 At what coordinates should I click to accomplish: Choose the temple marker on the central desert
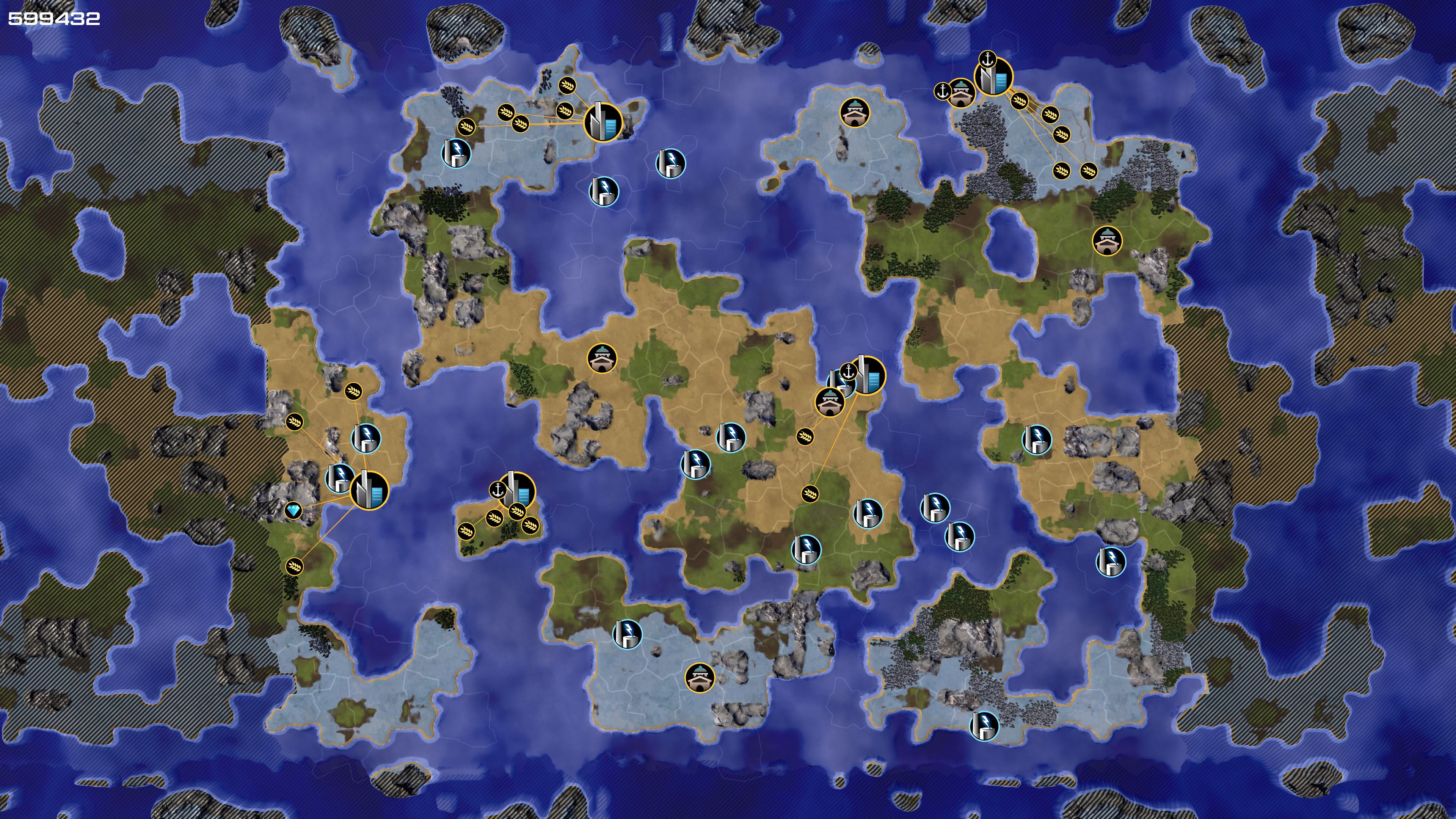tap(602, 358)
